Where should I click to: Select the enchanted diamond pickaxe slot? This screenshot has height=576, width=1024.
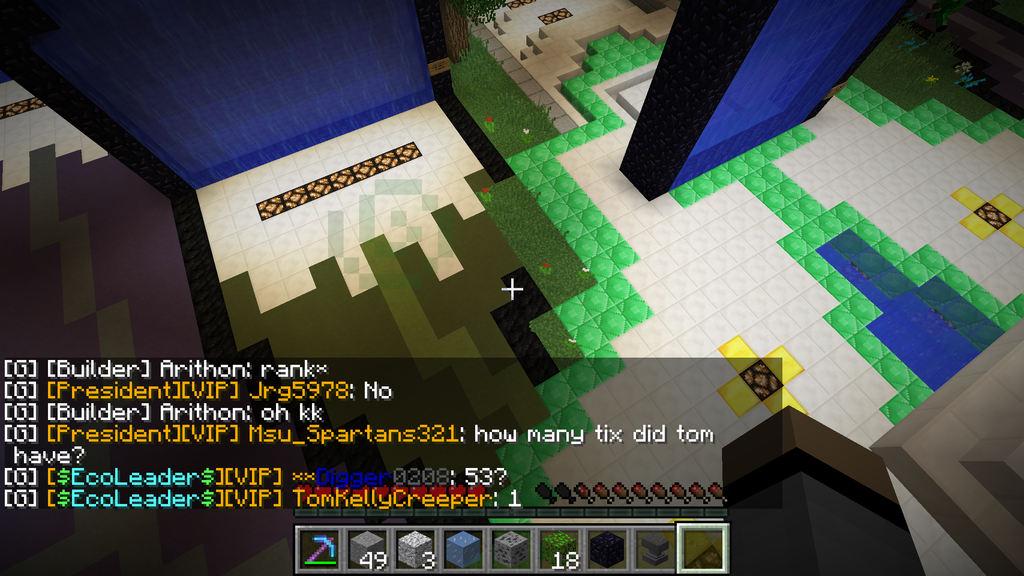click(320, 549)
